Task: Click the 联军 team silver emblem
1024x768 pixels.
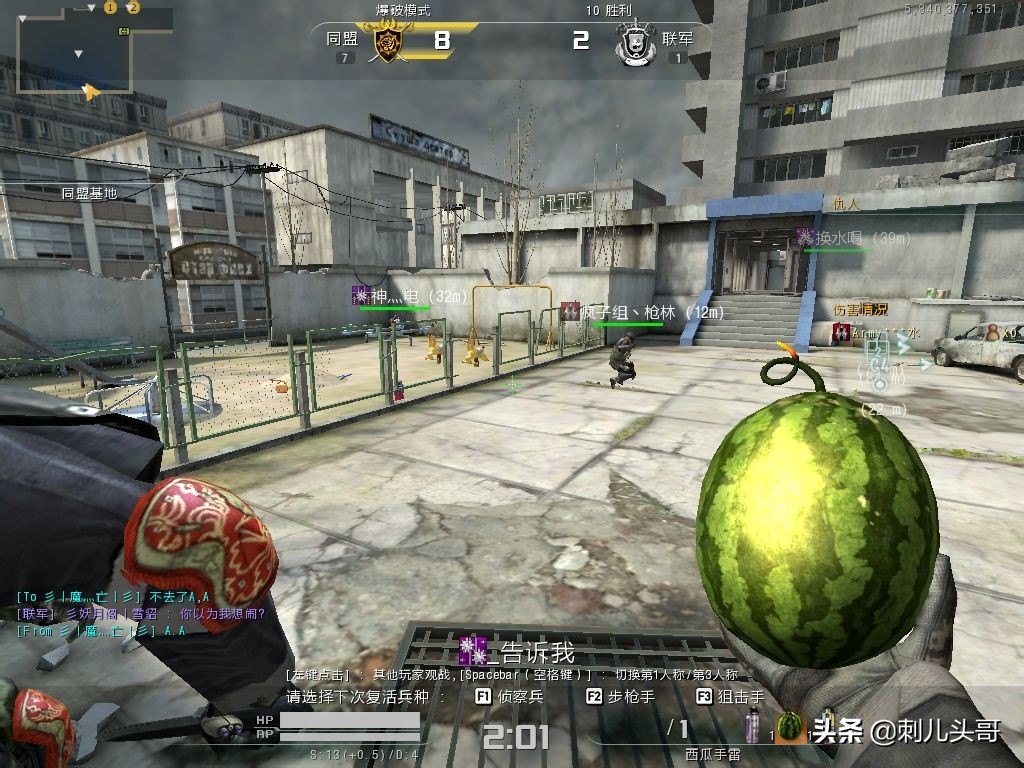Action: coord(634,44)
